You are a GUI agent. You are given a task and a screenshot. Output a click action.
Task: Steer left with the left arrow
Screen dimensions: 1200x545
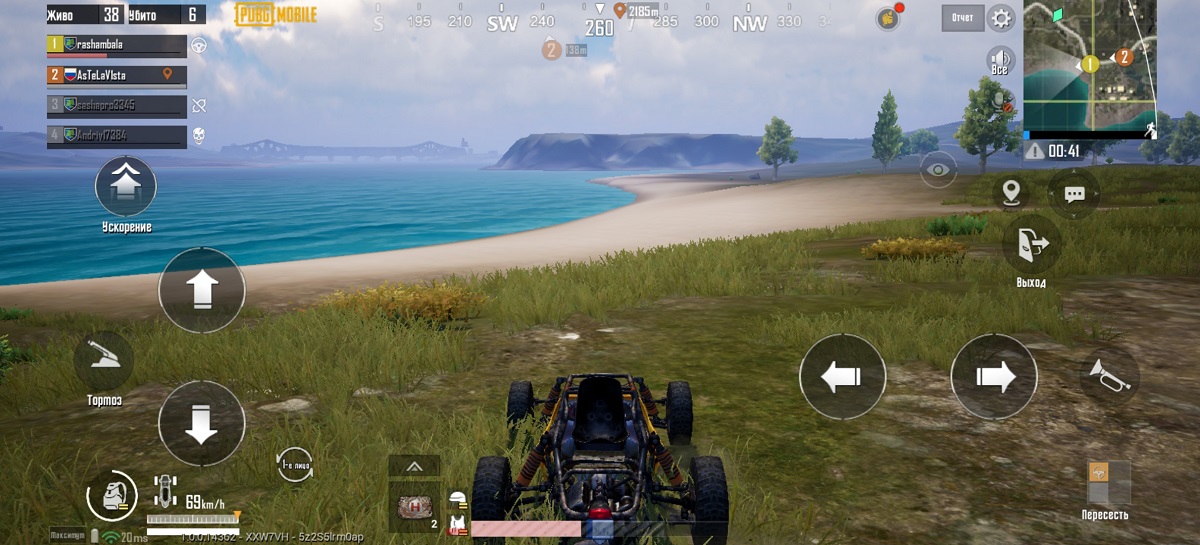point(842,377)
